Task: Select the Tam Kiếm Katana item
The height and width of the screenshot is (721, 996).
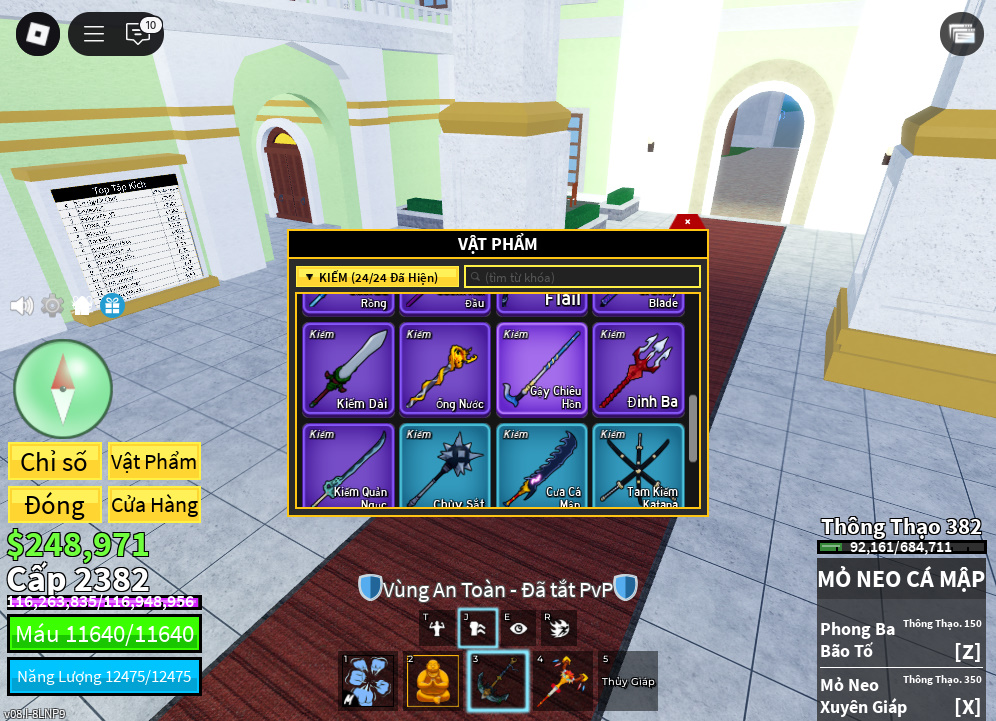Action: pyautogui.click(x=638, y=466)
